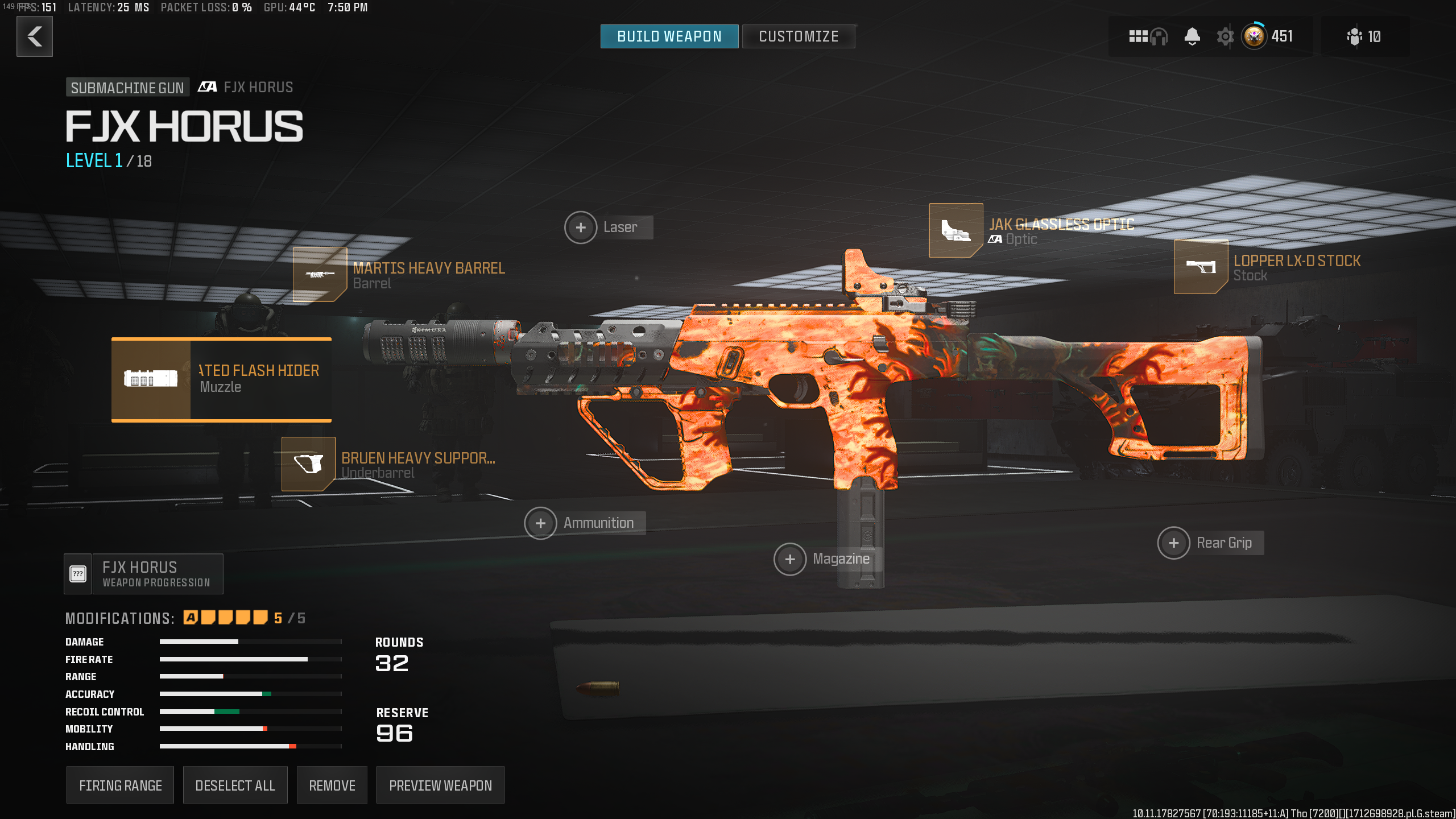Open the Lopper LX-D Stock slot
The image size is (1456, 819).
(x=1201, y=267)
